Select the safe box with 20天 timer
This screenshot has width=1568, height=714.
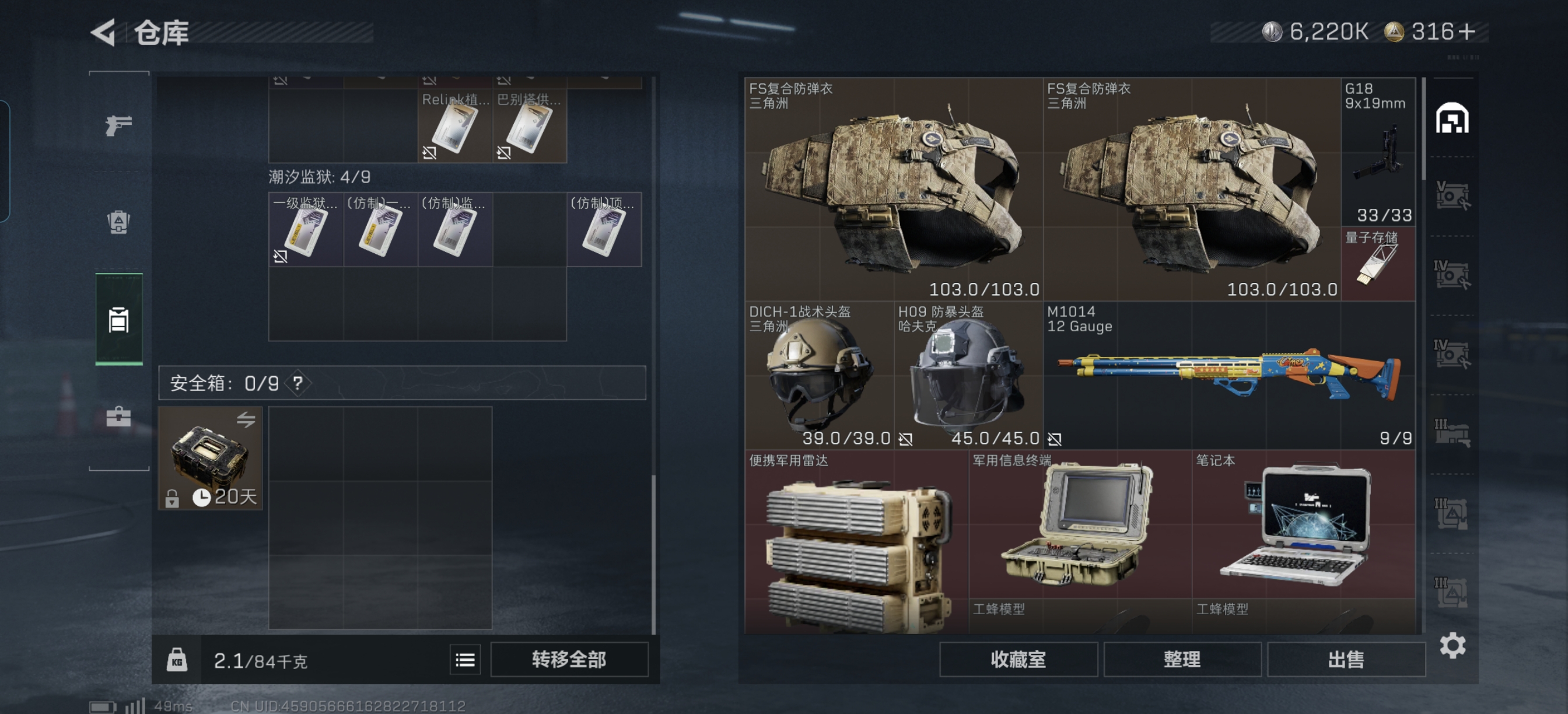tap(210, 459)
